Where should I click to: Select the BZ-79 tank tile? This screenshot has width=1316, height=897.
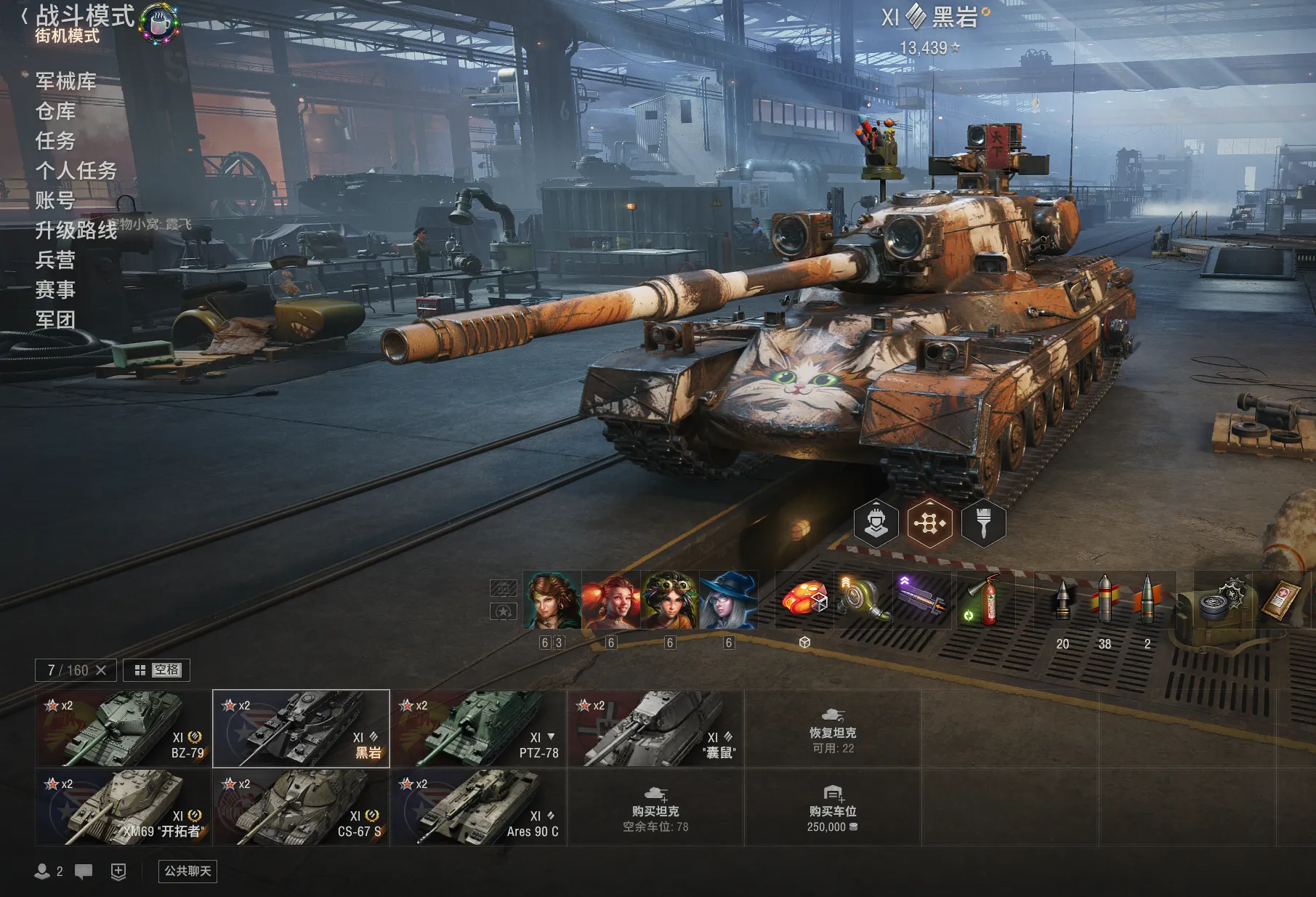point(124,728)
